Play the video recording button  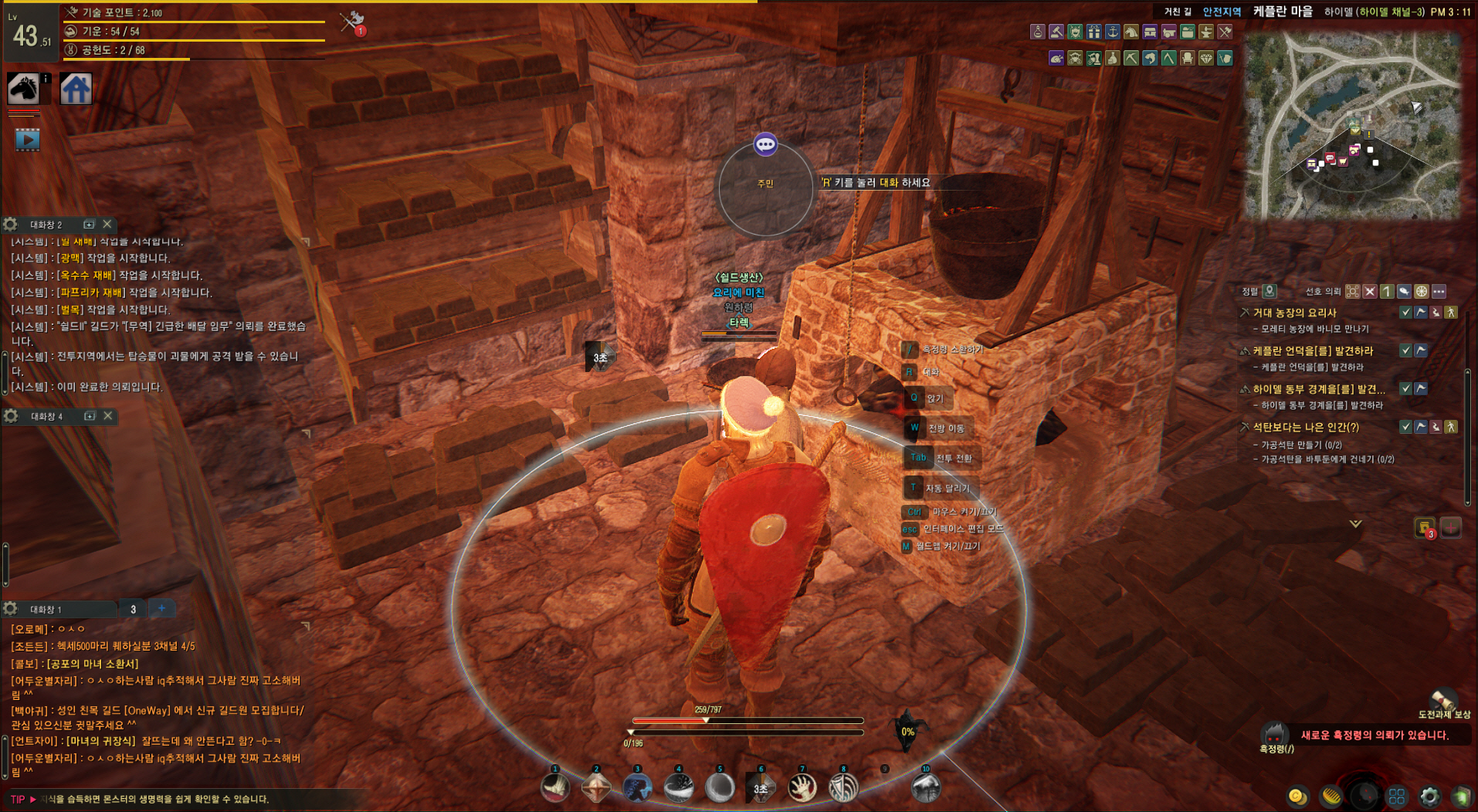point(27,140)
